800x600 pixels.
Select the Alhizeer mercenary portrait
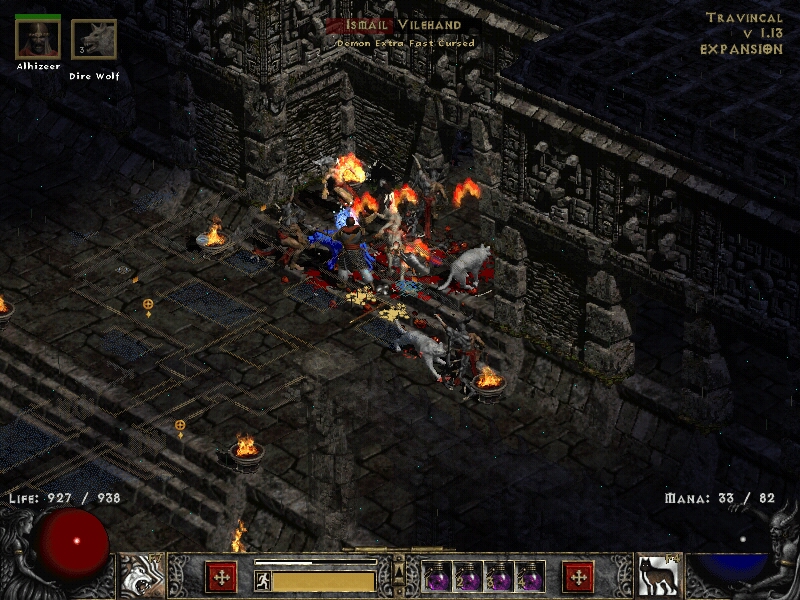tap(38, 40)
